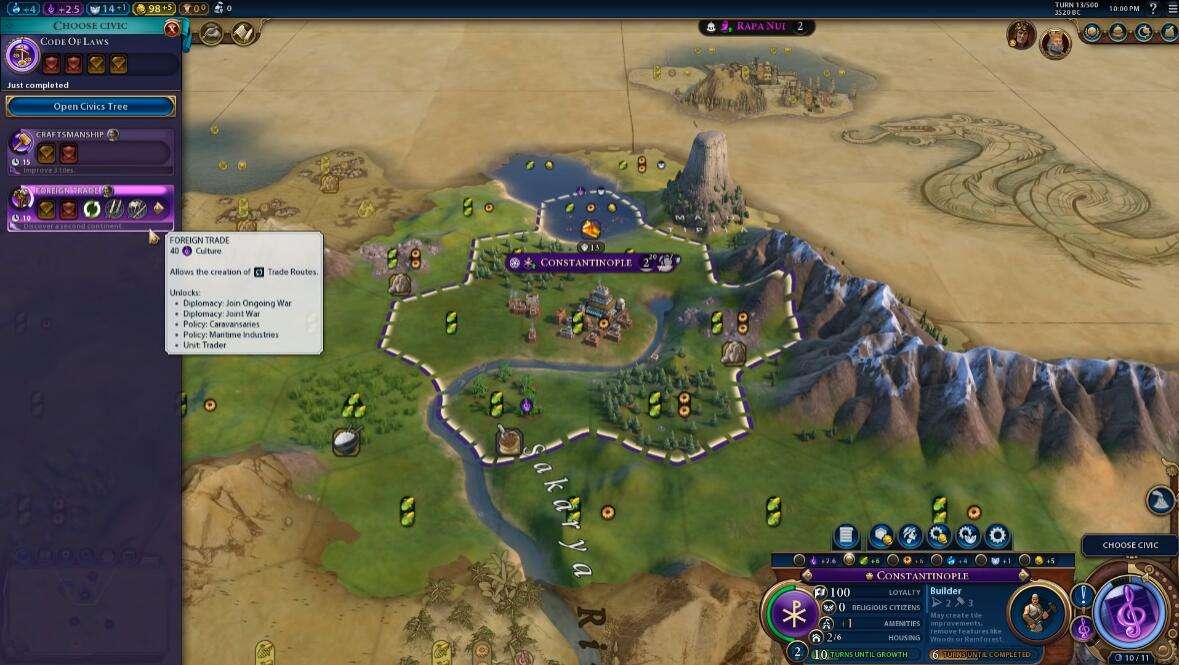
Task: Select the Builder production portrait
Action: tap(1035, 611)
